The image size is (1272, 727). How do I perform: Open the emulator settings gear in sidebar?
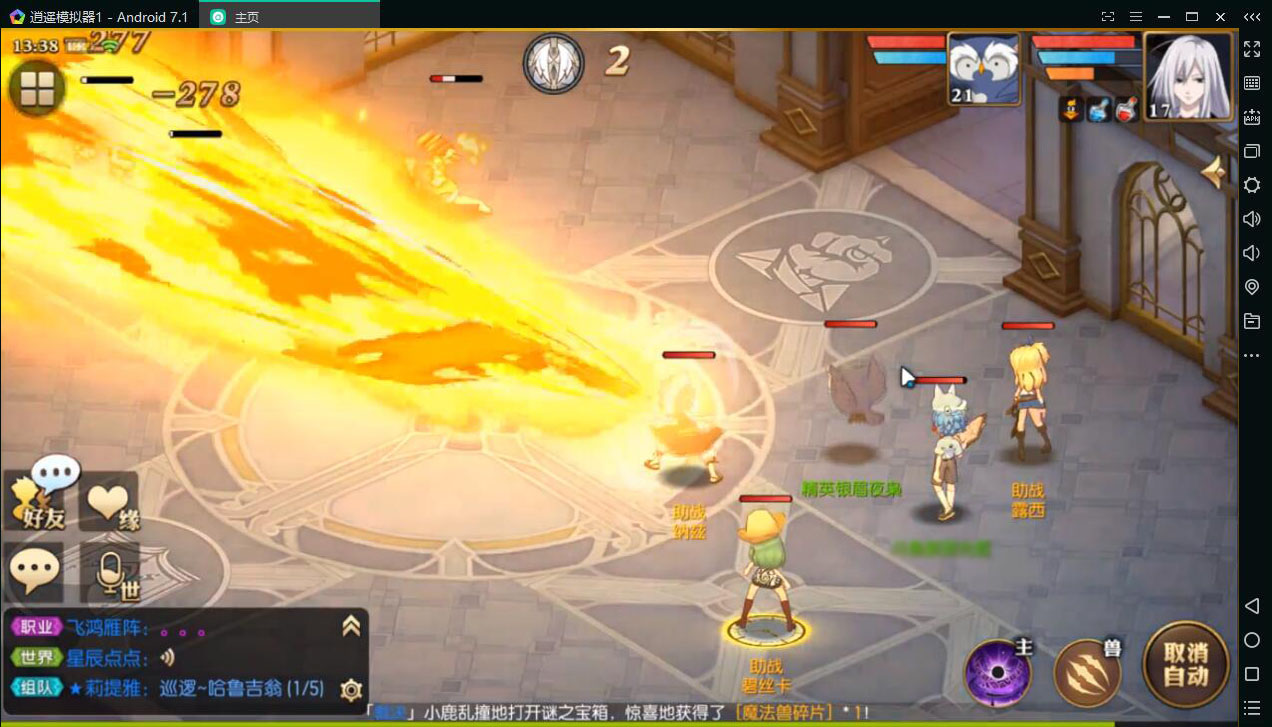coord(1251,185)
